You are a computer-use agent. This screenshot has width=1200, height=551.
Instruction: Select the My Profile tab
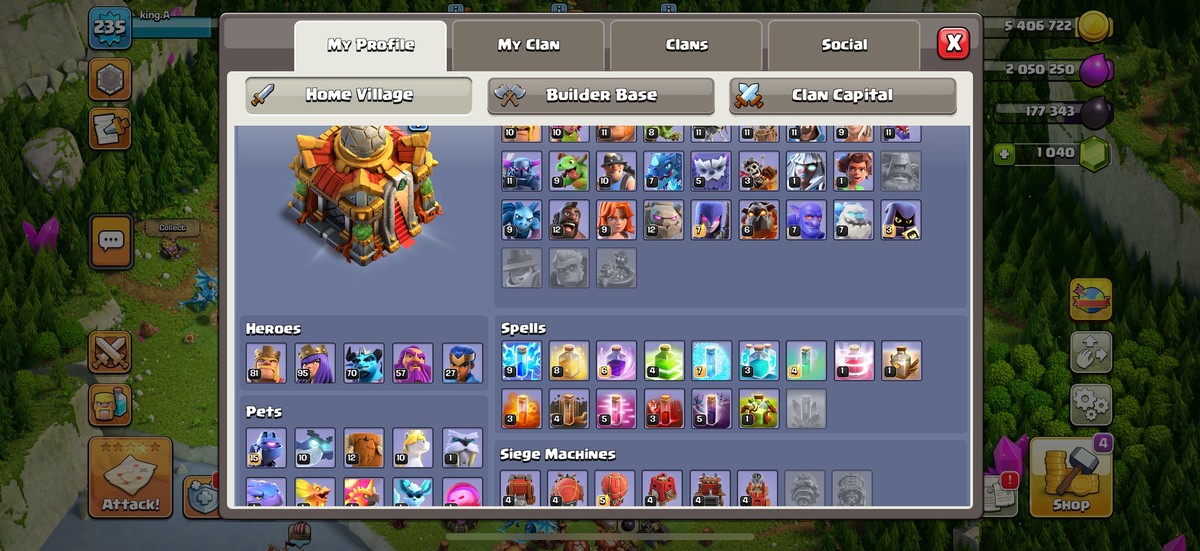pos(370,45)
